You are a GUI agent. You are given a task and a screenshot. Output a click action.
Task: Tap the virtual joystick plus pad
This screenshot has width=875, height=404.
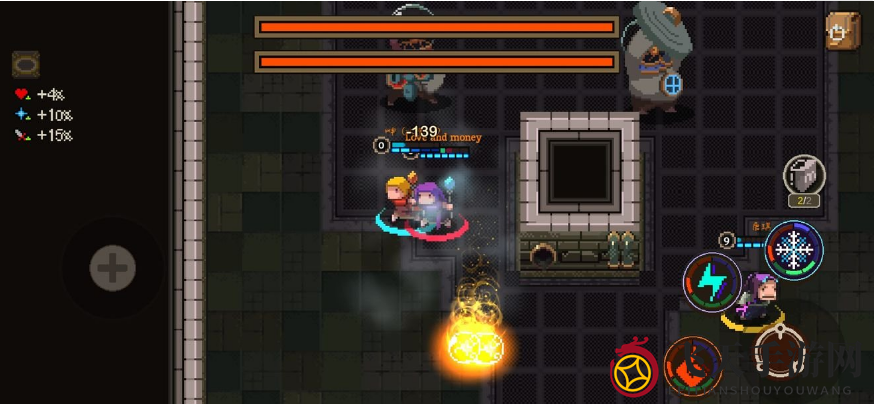tap(112, 268)
